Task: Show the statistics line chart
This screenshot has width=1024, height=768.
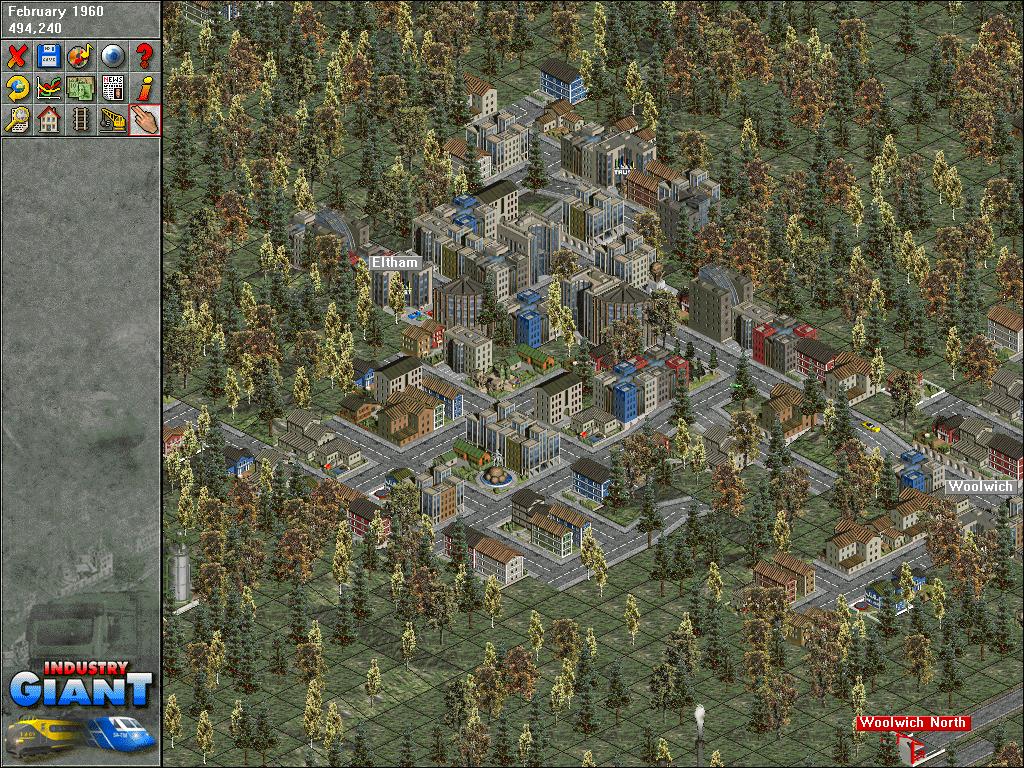Action: click(x=49, y=88)
